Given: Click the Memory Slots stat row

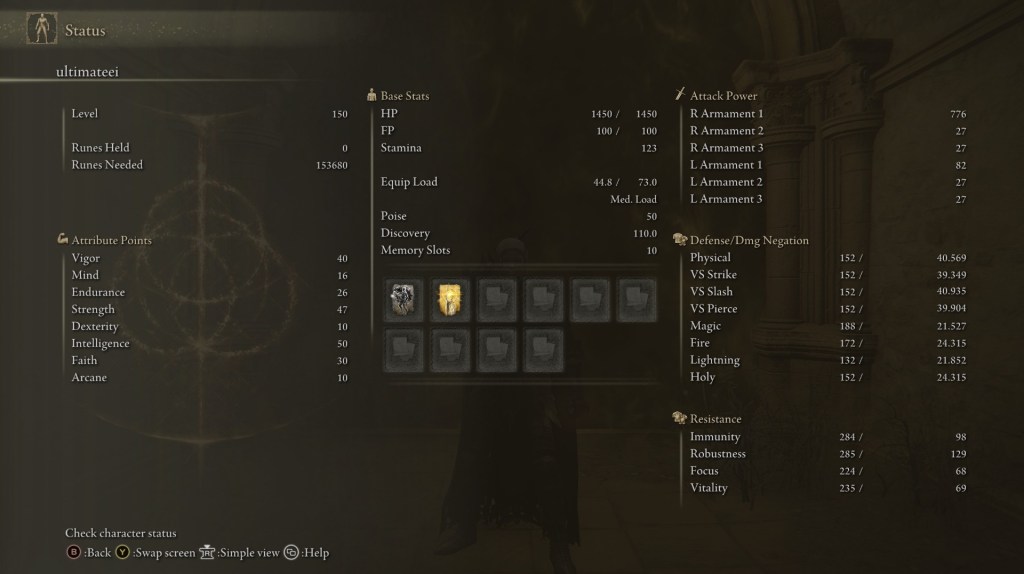Looking at the screenshot, I should click(x=518, y=250).
